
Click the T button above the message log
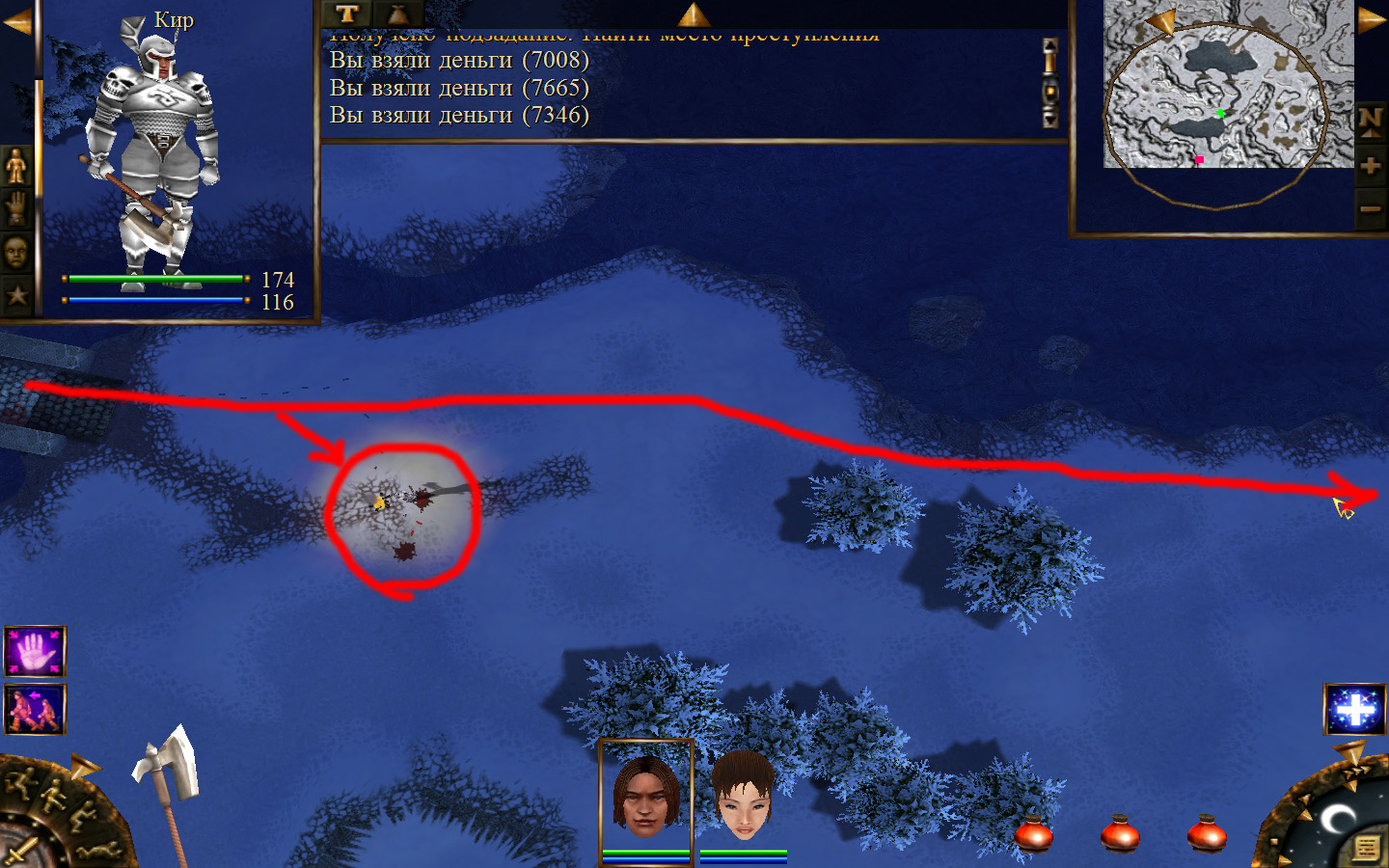347,14
